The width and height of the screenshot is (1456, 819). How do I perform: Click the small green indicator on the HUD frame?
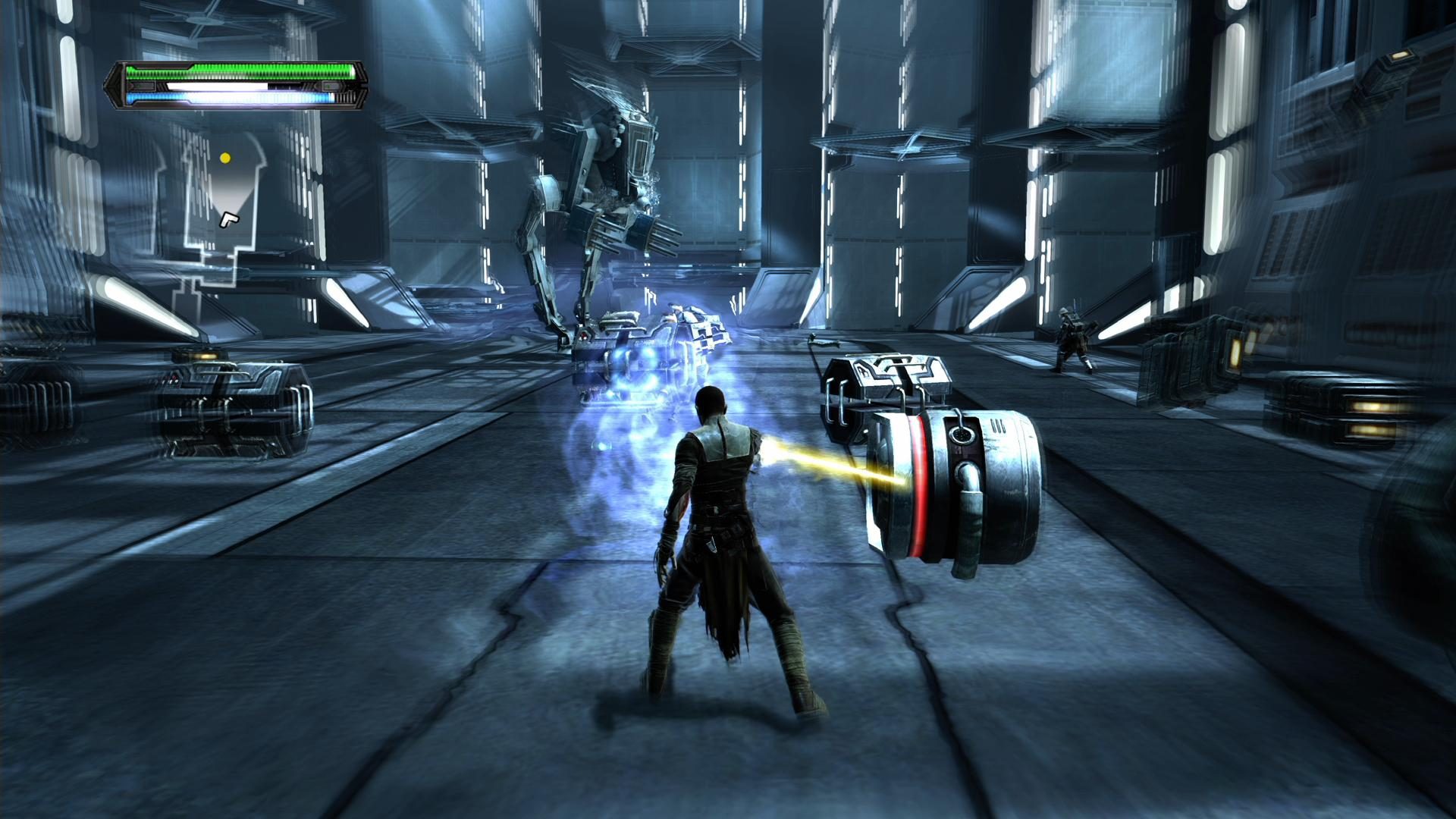coord(328,86)
